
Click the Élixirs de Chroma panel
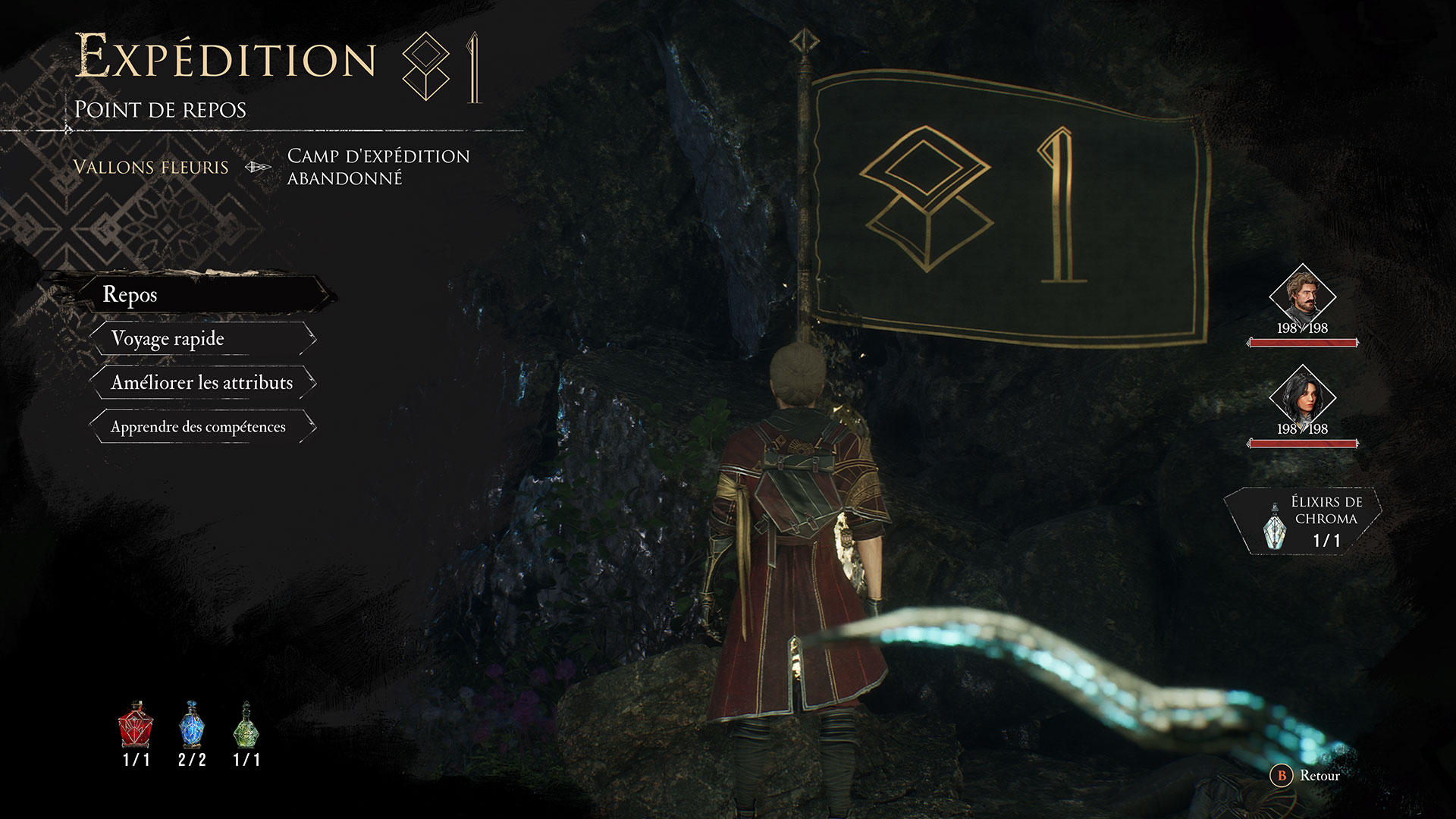[x=1304, y=521]
